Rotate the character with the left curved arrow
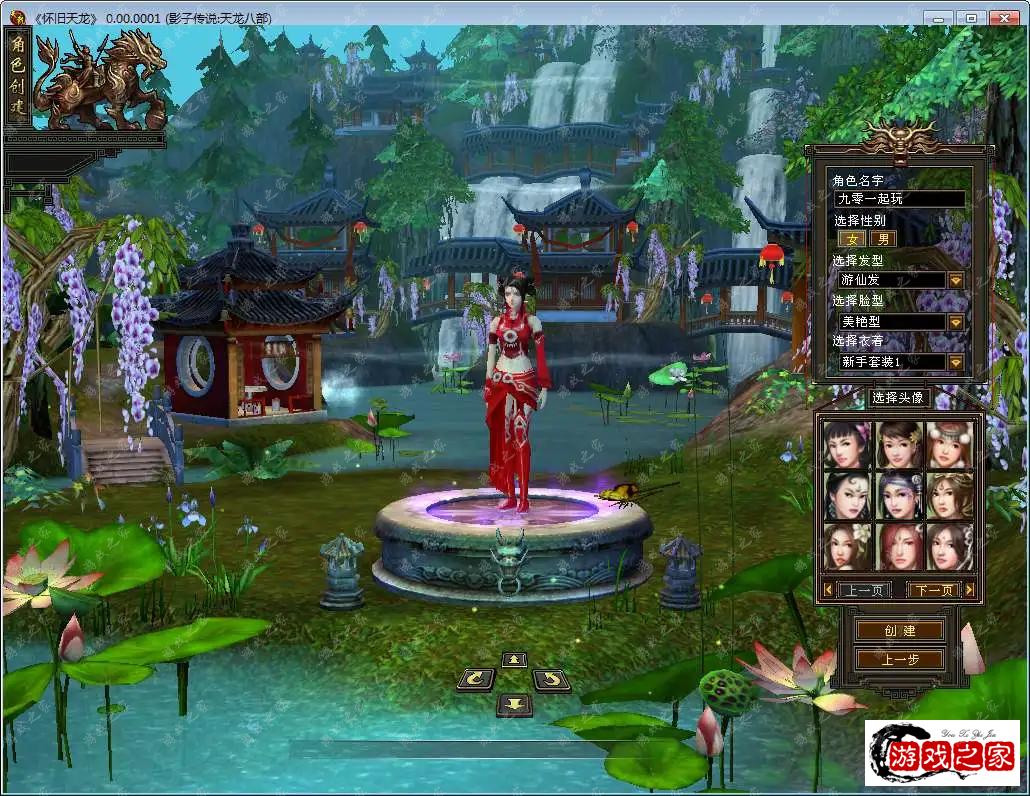The height and width of the screenshot is (796, 1030). 475,680
